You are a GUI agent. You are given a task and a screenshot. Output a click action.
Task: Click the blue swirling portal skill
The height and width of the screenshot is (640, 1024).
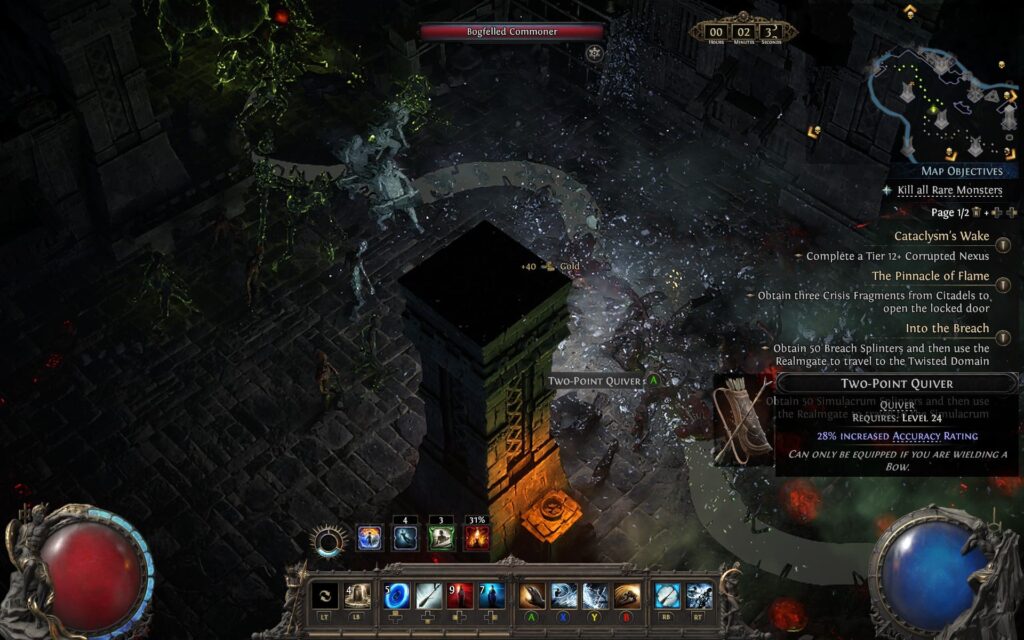[x=397, y=596]
